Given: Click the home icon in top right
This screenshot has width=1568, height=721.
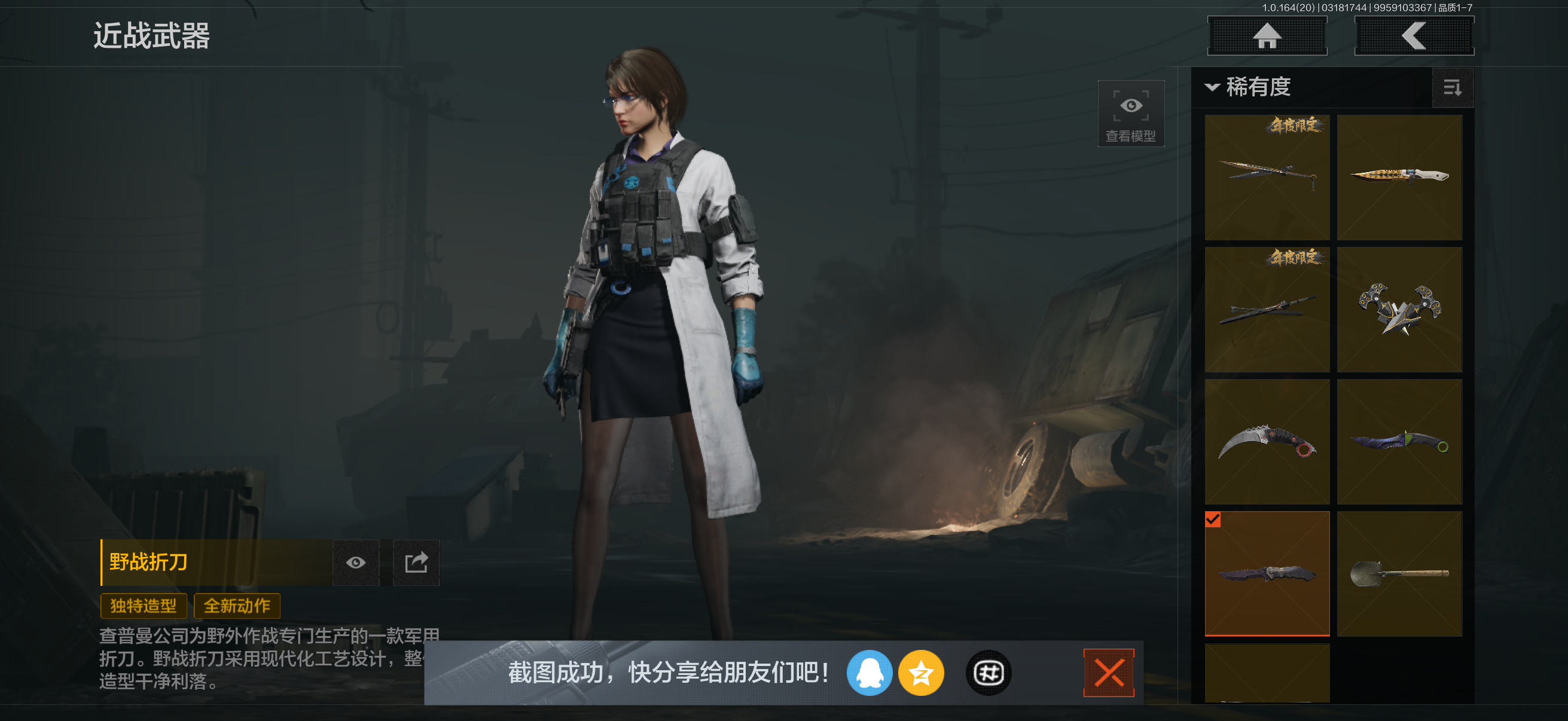Looking at the screenshot, I should 1267,35.
